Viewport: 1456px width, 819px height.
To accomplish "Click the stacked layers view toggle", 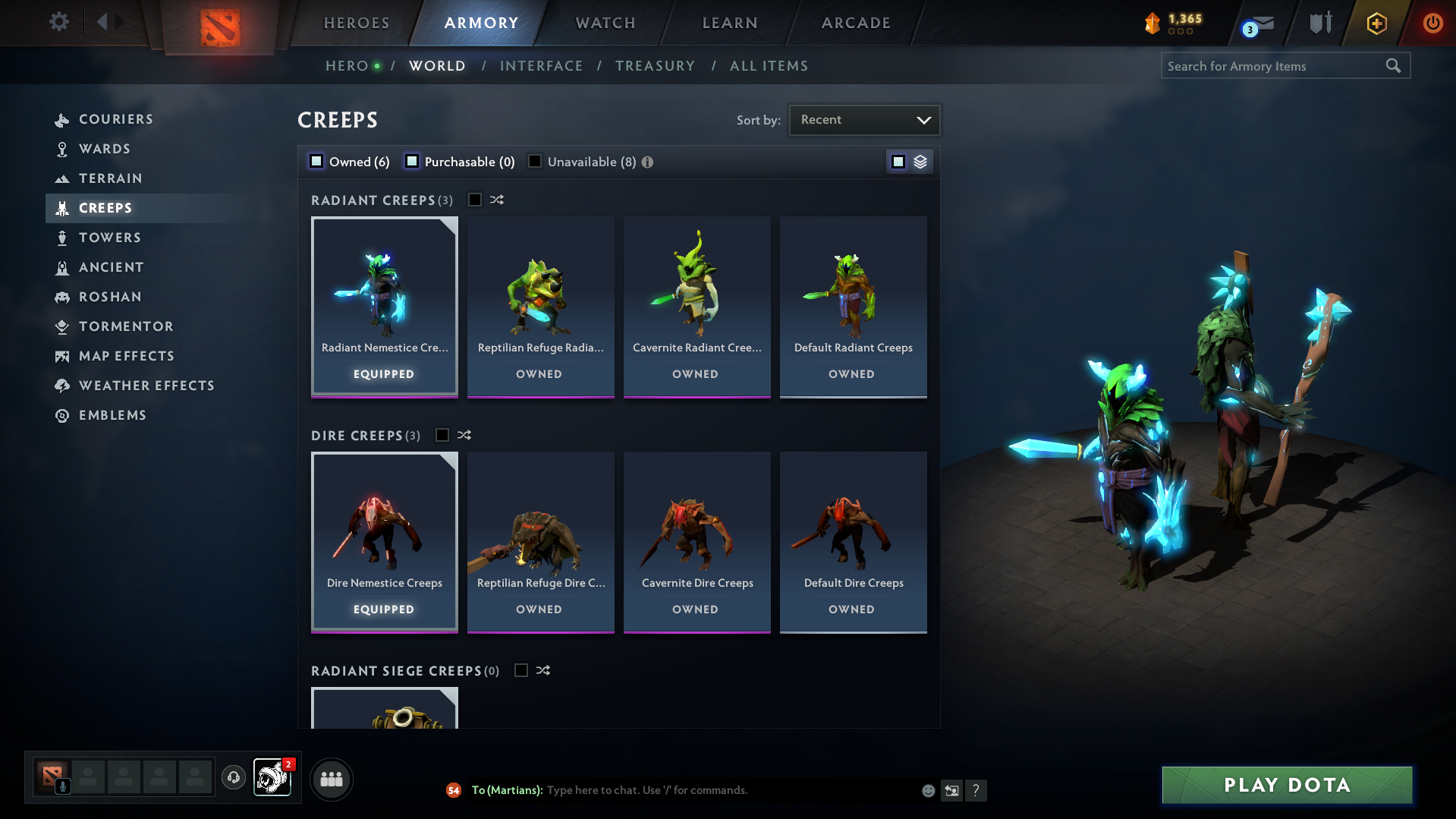I will coord(919,161).
